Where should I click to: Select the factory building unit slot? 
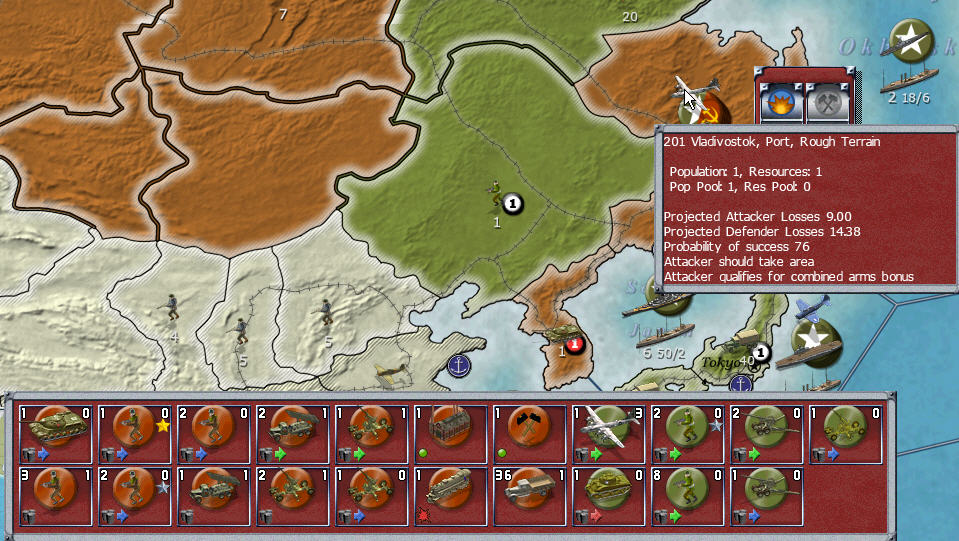click(x=451, y=434)
